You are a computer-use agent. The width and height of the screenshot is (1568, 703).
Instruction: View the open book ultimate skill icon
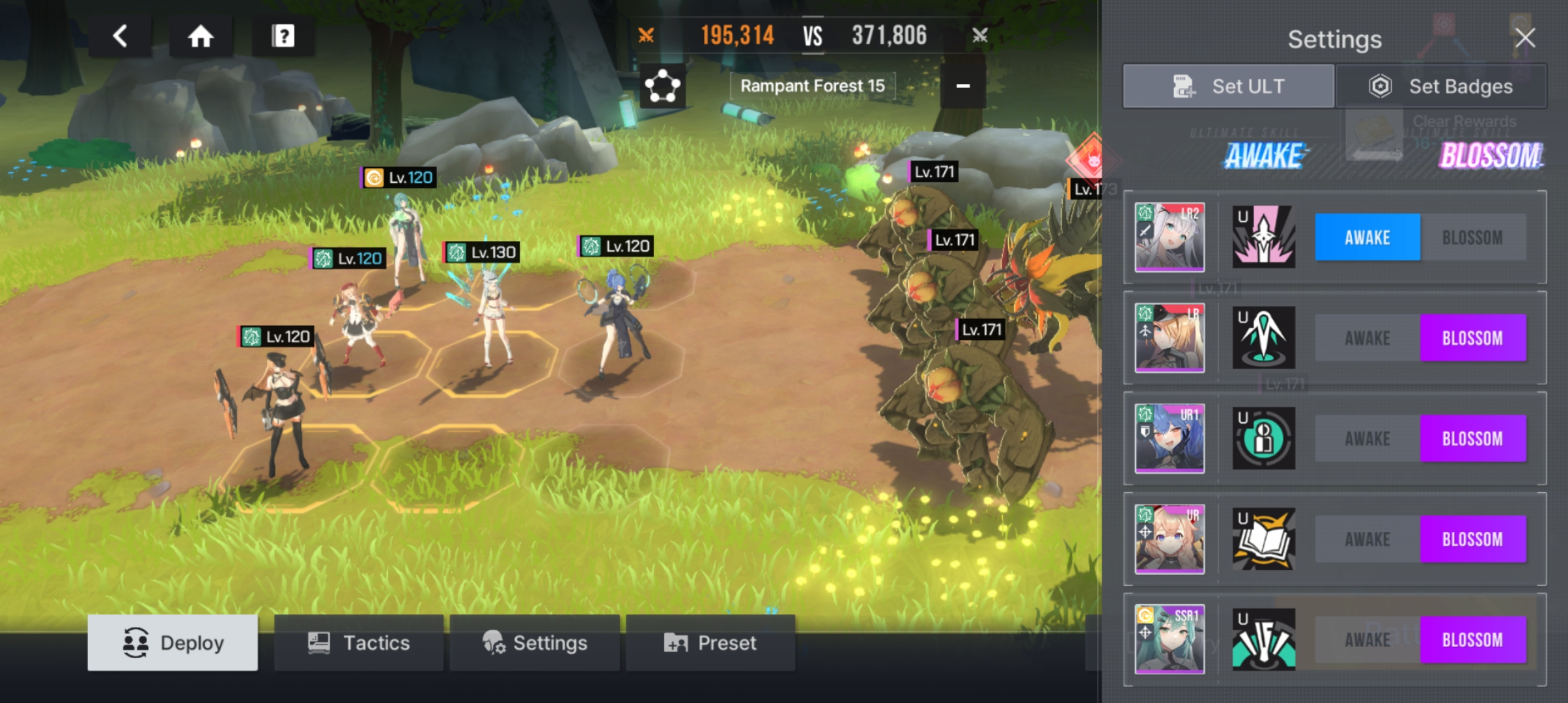tap(1263, 539)
